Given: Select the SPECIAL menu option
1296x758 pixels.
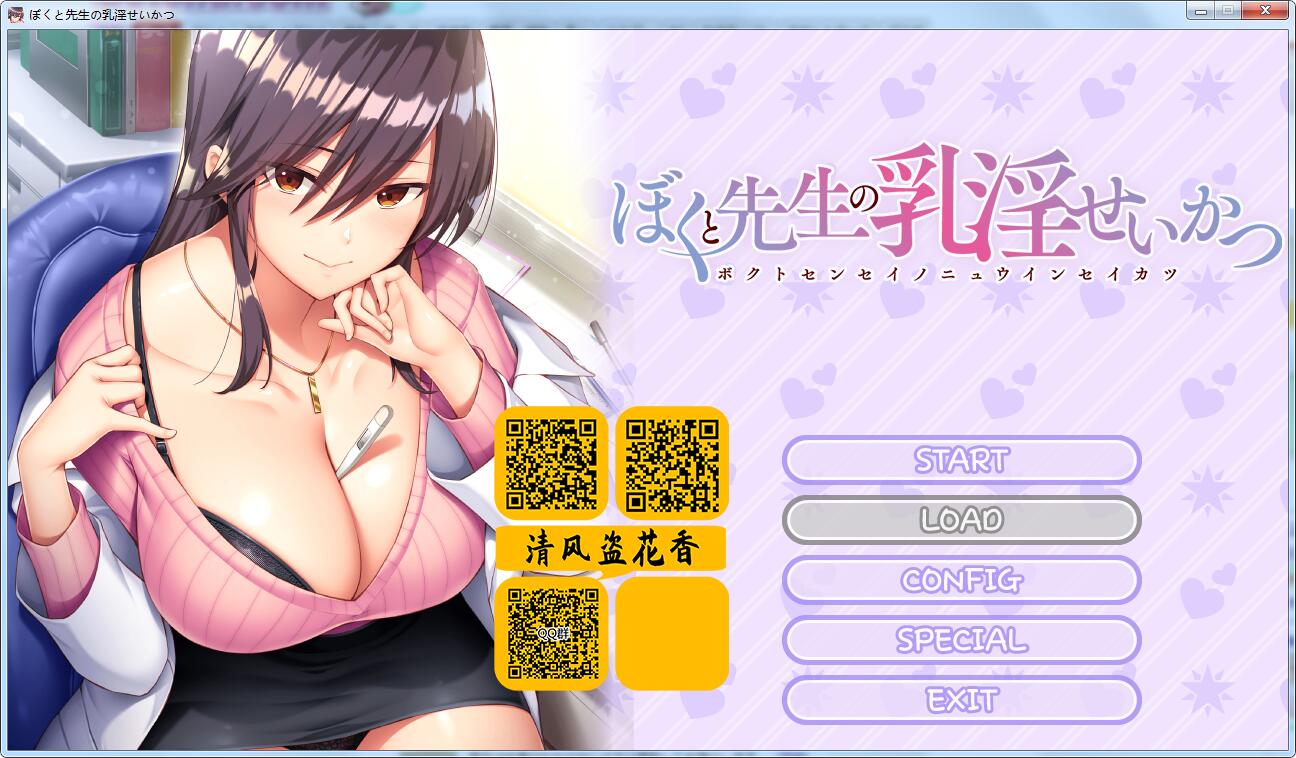Looking at the screenshot, I should click(961, 640).
